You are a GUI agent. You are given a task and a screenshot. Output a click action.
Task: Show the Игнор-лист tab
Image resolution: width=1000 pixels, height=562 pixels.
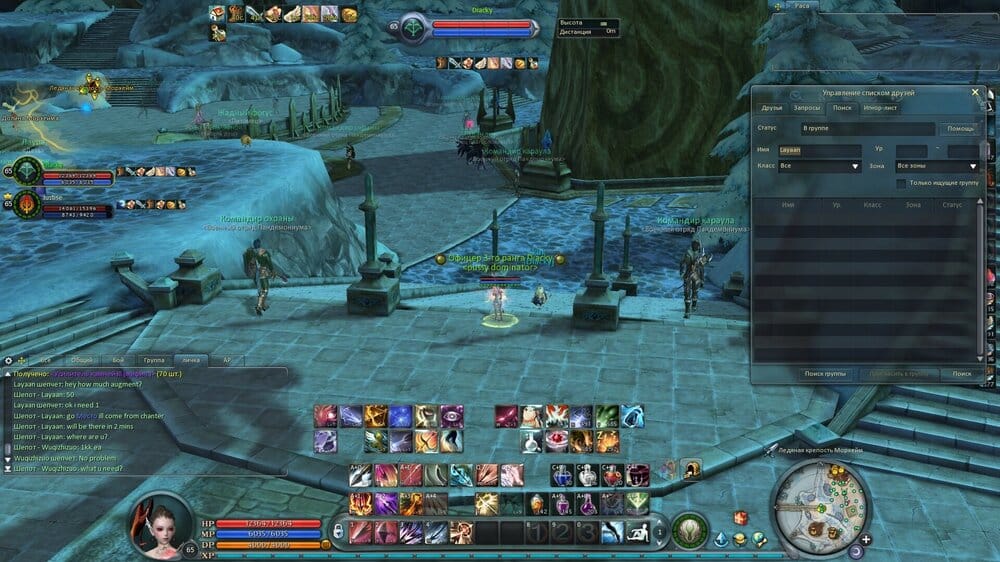(880, 107)
